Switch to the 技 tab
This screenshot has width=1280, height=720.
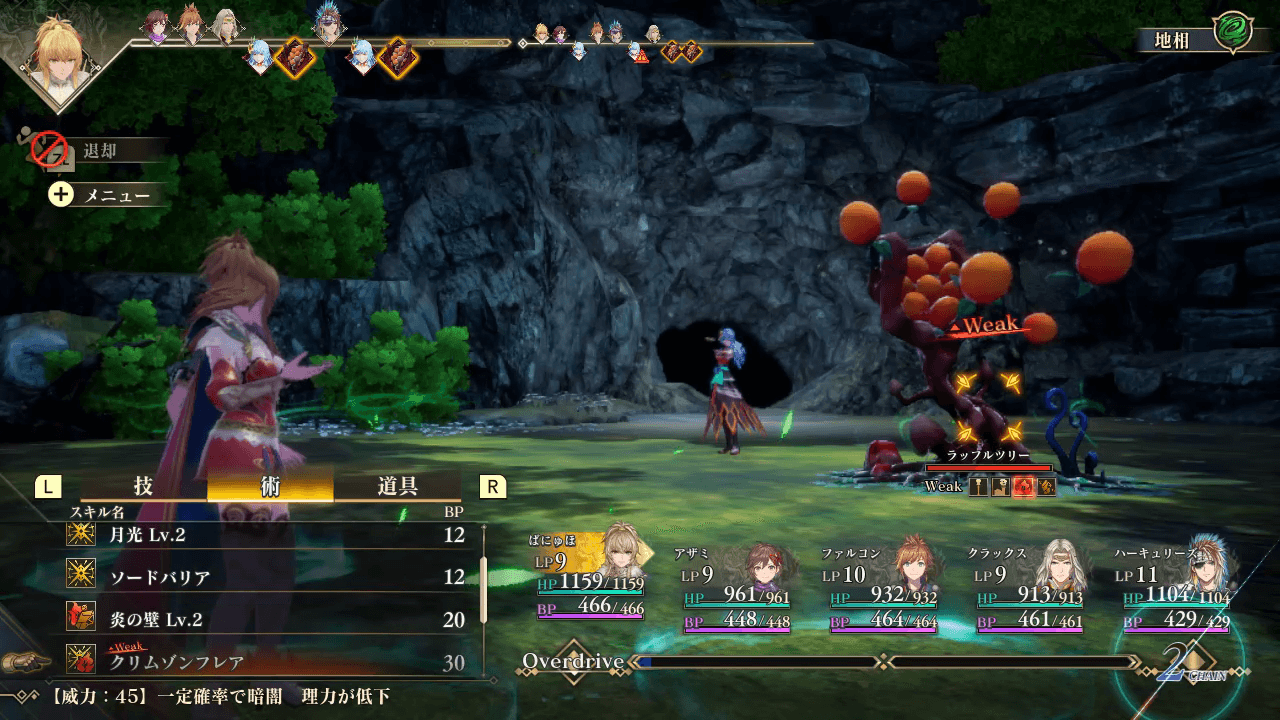point(143,486)
